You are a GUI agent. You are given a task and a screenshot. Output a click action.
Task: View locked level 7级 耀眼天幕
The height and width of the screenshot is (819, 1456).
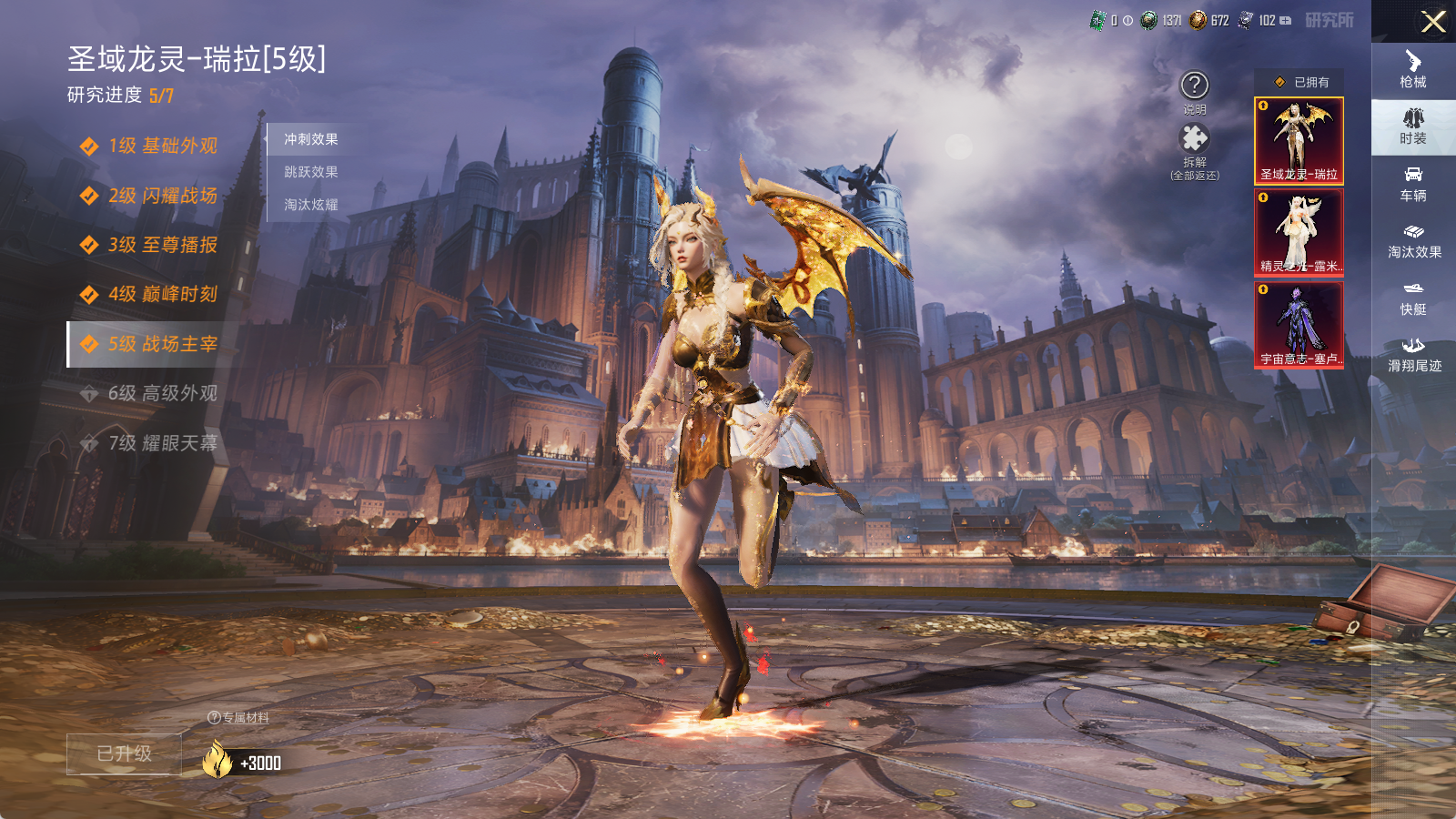(x=162, y=443)
